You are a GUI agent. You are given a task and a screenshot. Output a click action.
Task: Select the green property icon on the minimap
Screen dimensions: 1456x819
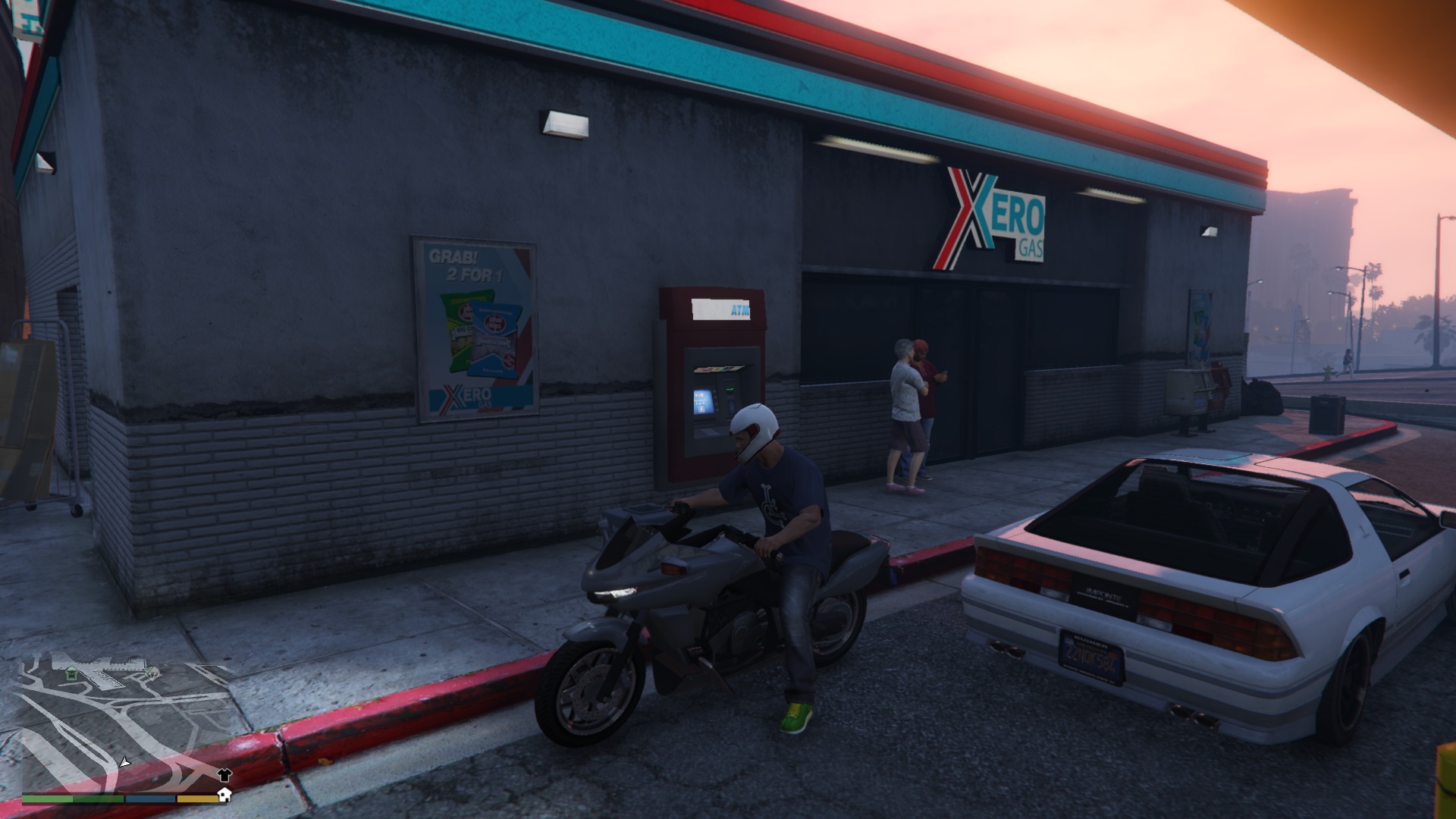[71, 673]
